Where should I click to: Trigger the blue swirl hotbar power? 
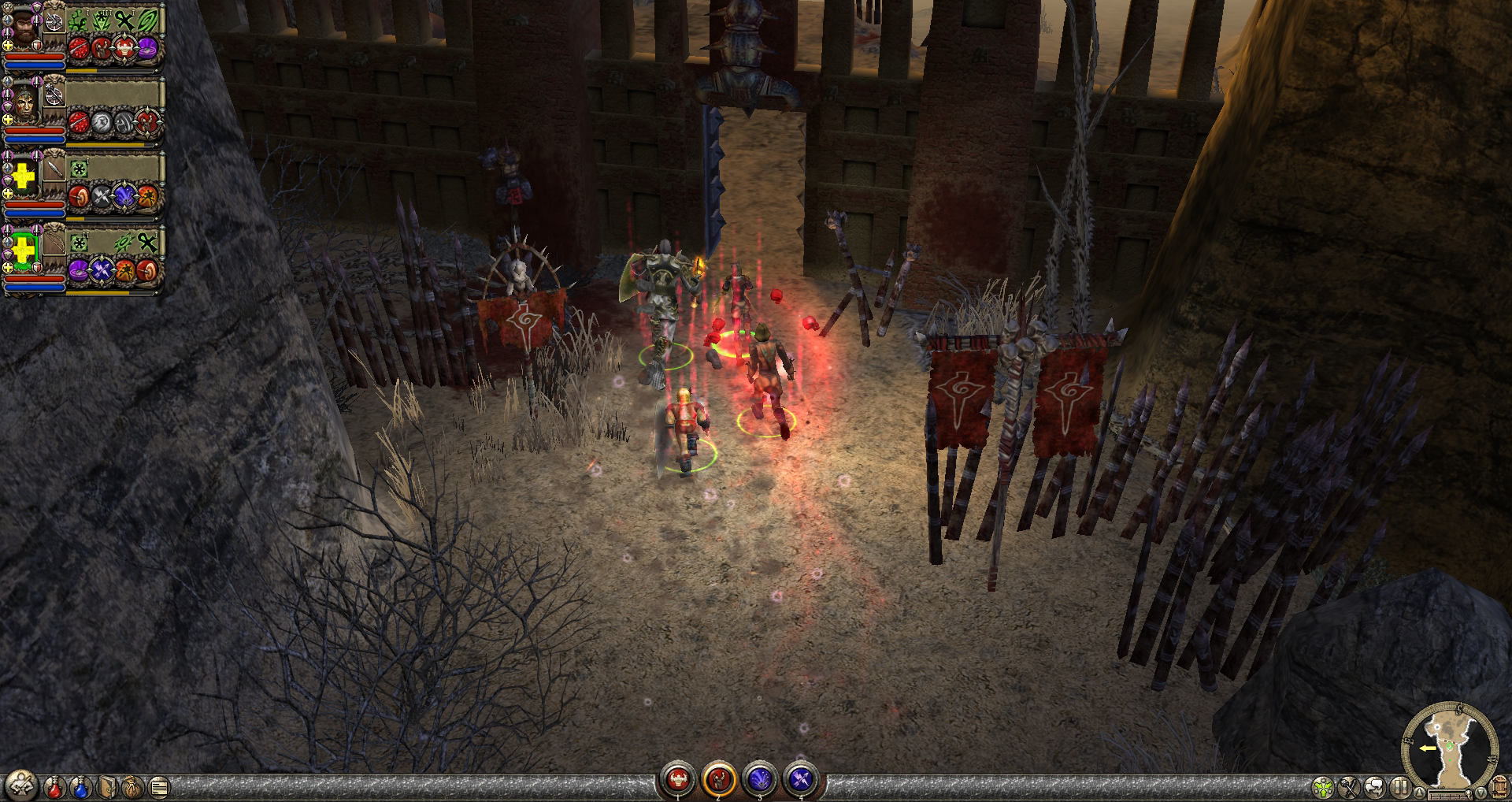(x=760, y=780)
